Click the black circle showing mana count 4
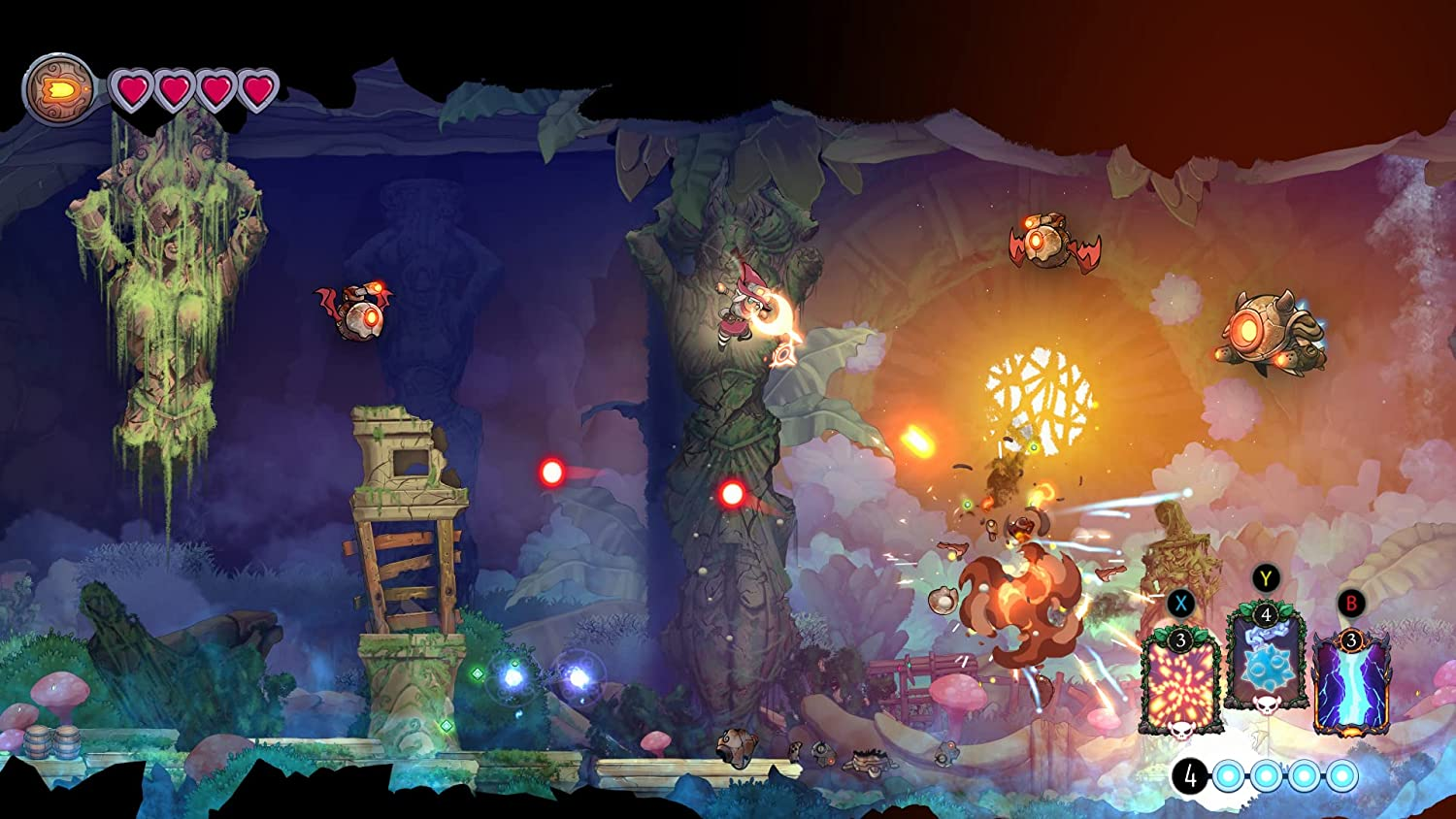Screen dimensions: 1456x819 (x=1189, y=776)
